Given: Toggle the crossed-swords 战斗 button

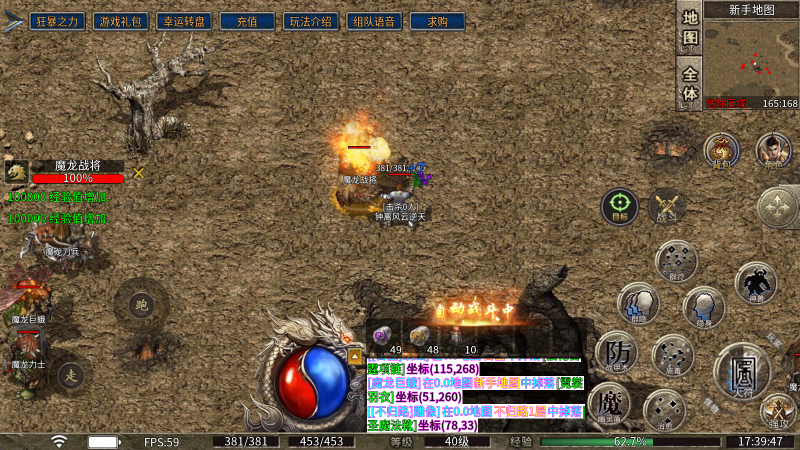Looking at the screenshot, I should click(667, 206).
